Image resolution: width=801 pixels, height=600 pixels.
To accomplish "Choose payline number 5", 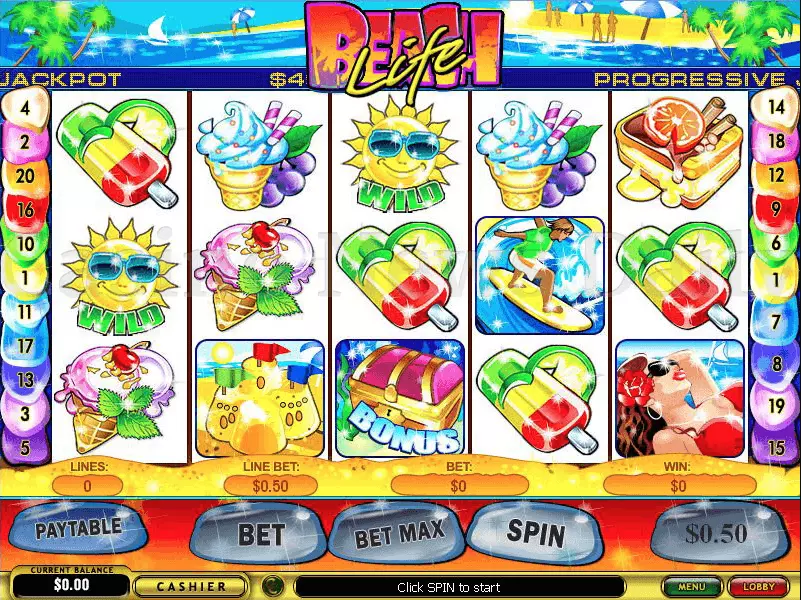I will [24, 447].
